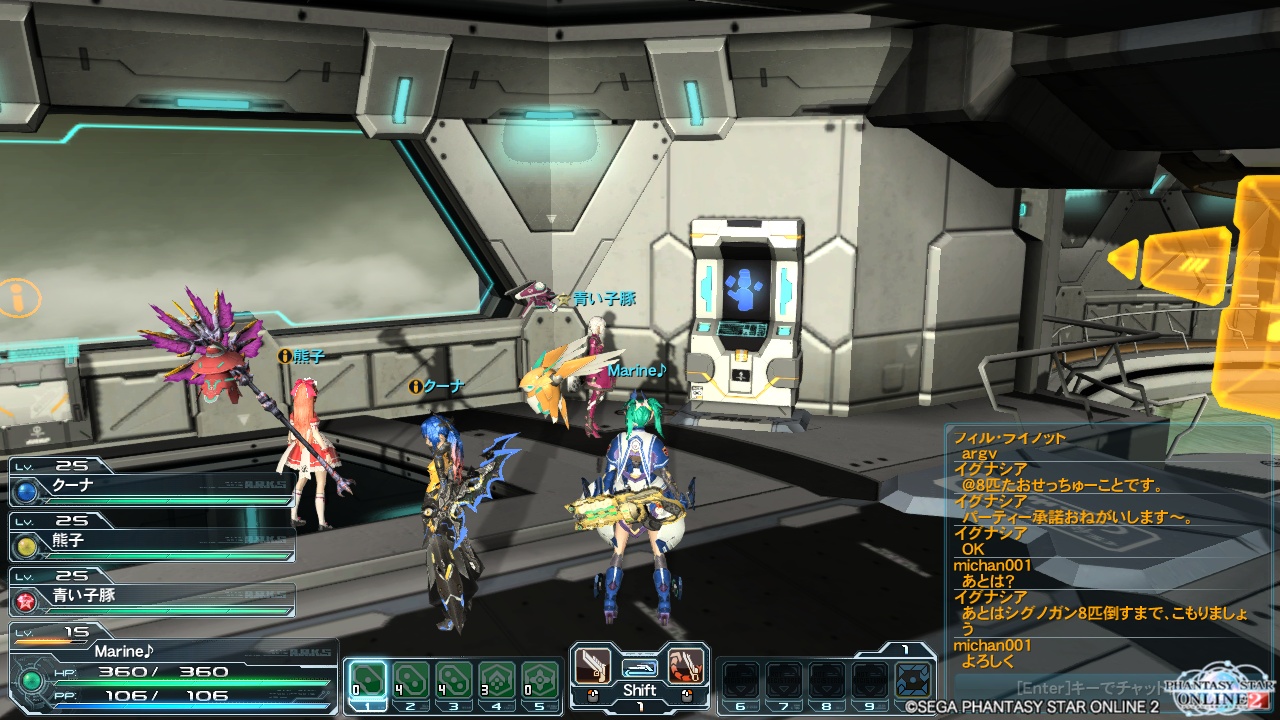Click Marine♪'s own status panel
The image size is (1280, 720).
coord(170,670)
